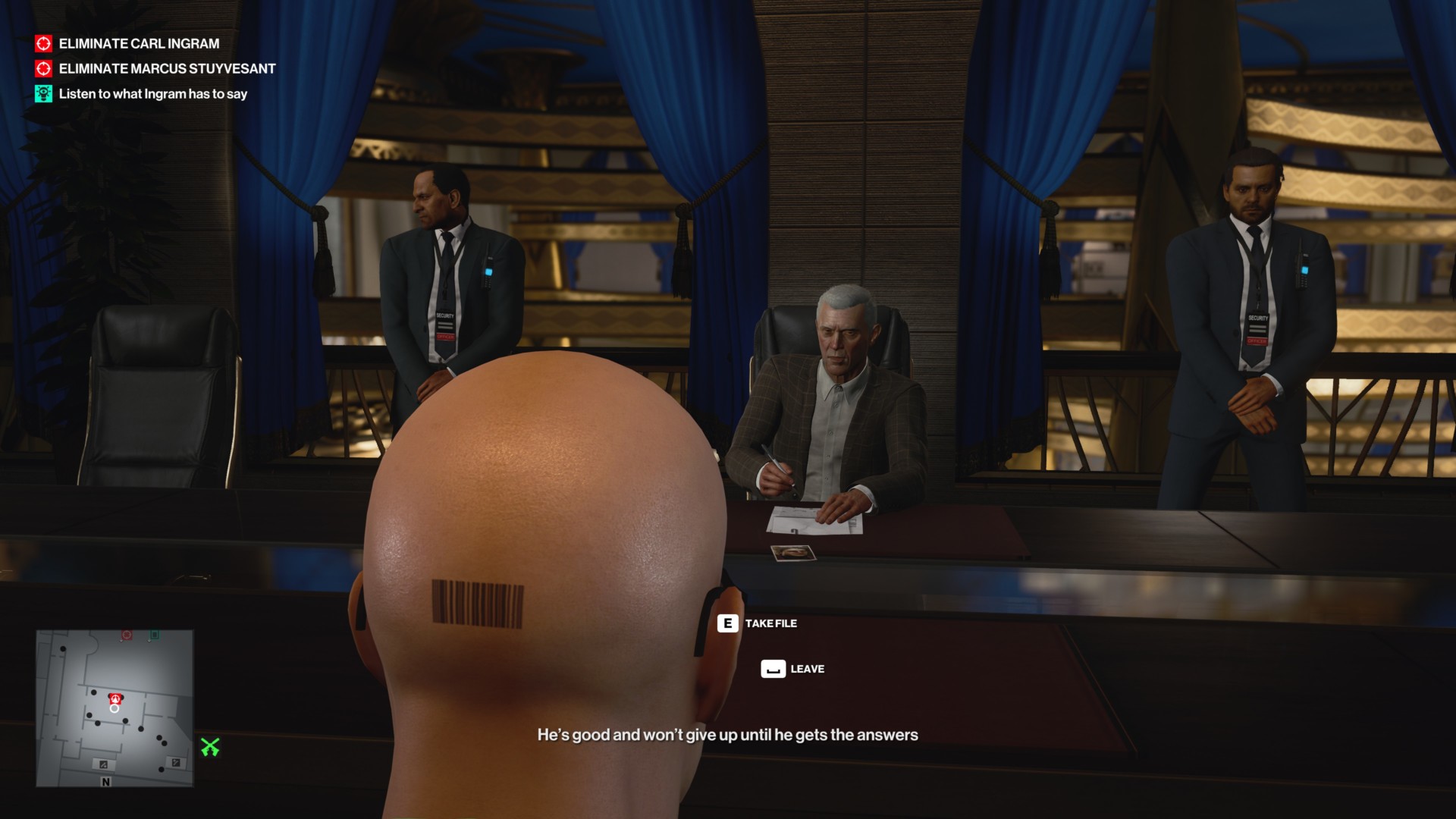The height and width of the screenshot is (819, 1456).
Task: Click the crosshair icon next to ELIMINATE MARCUS STUYVESANT
Action: pyautogui.click(x=43, y=68)
